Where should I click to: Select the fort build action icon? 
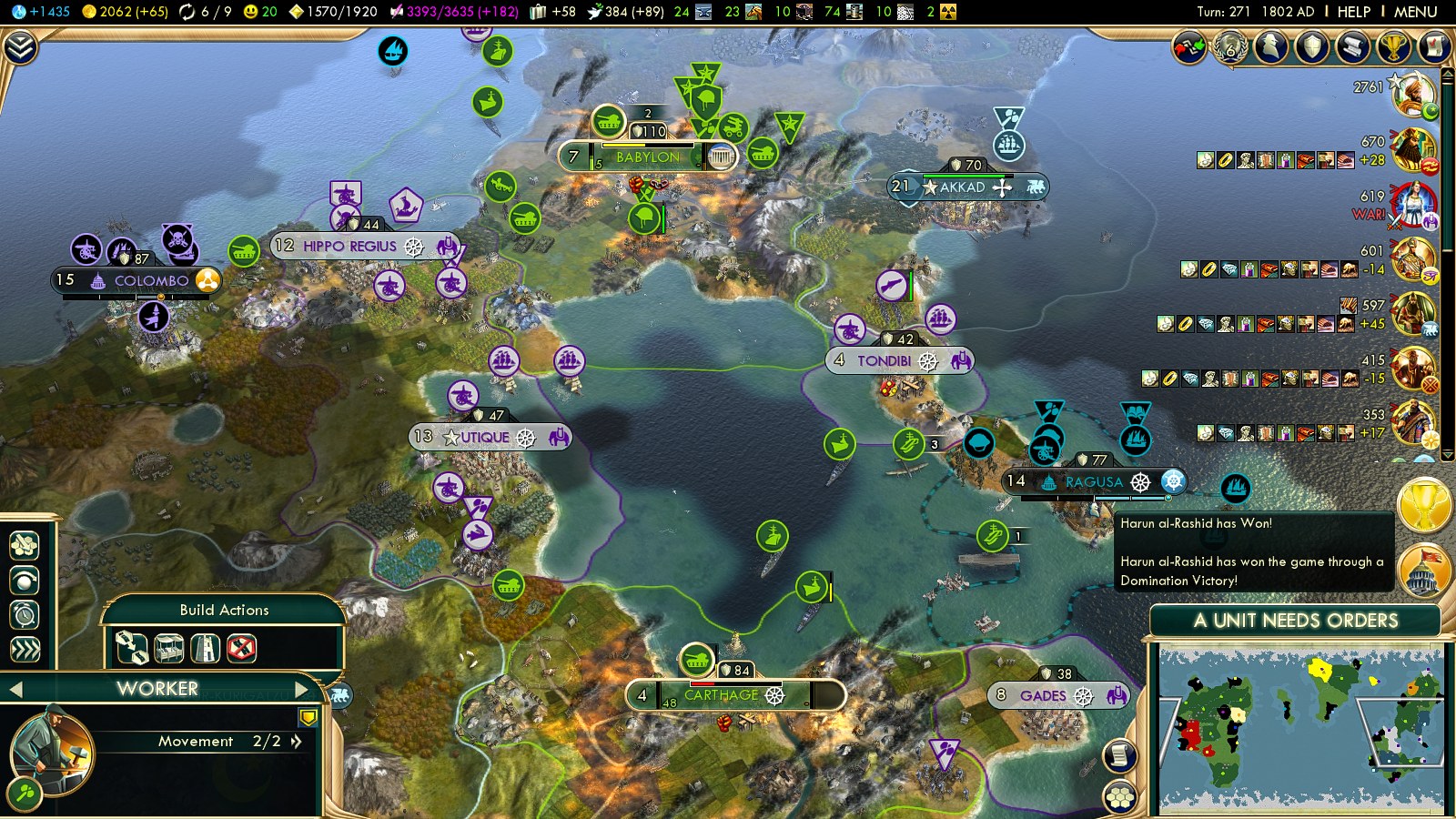pos(206,649)
